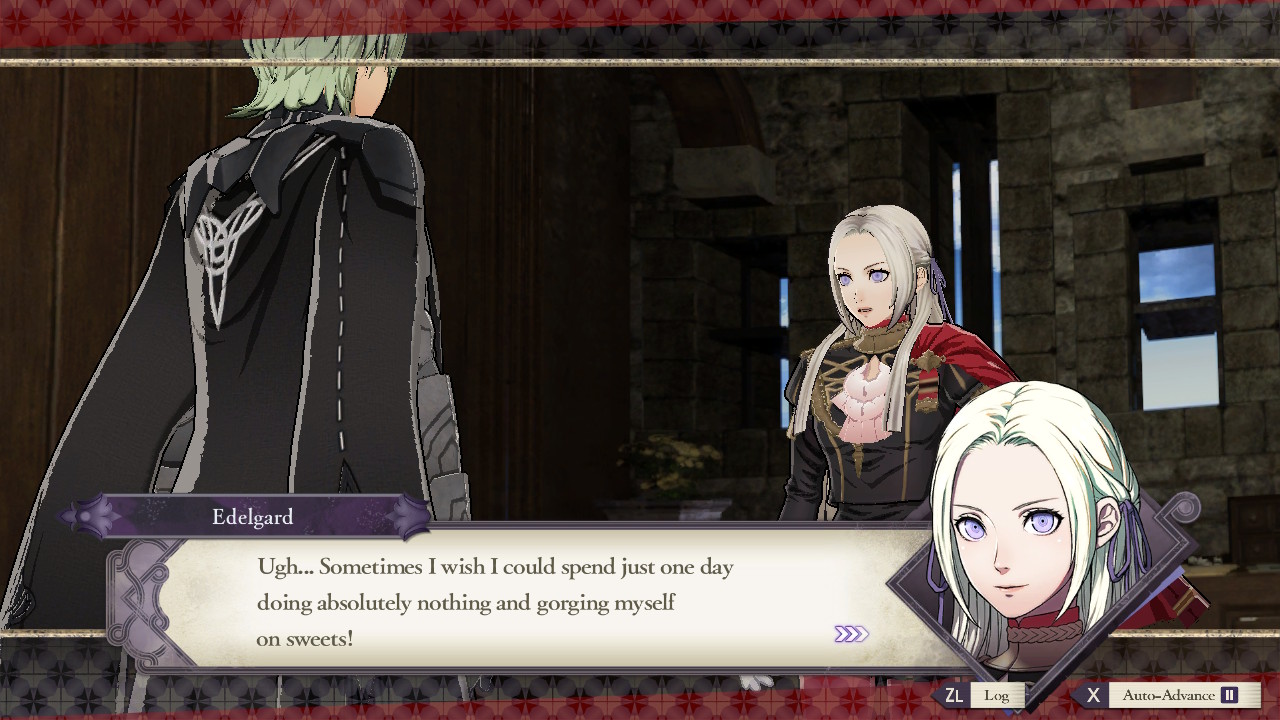
Task: Select the triple-arrow advance indicator
Action: pos(853,635)
